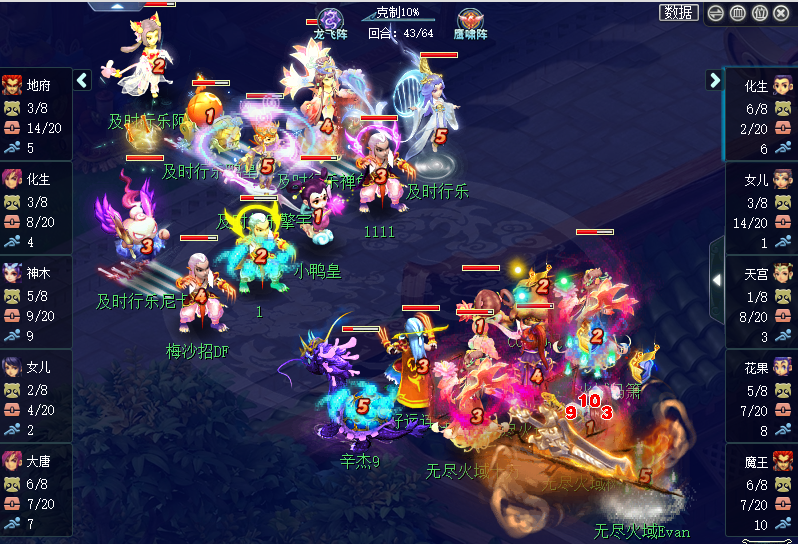Close the battle window with the X button
This screenshot has height=544, width=798.
[x=781, y=13]
